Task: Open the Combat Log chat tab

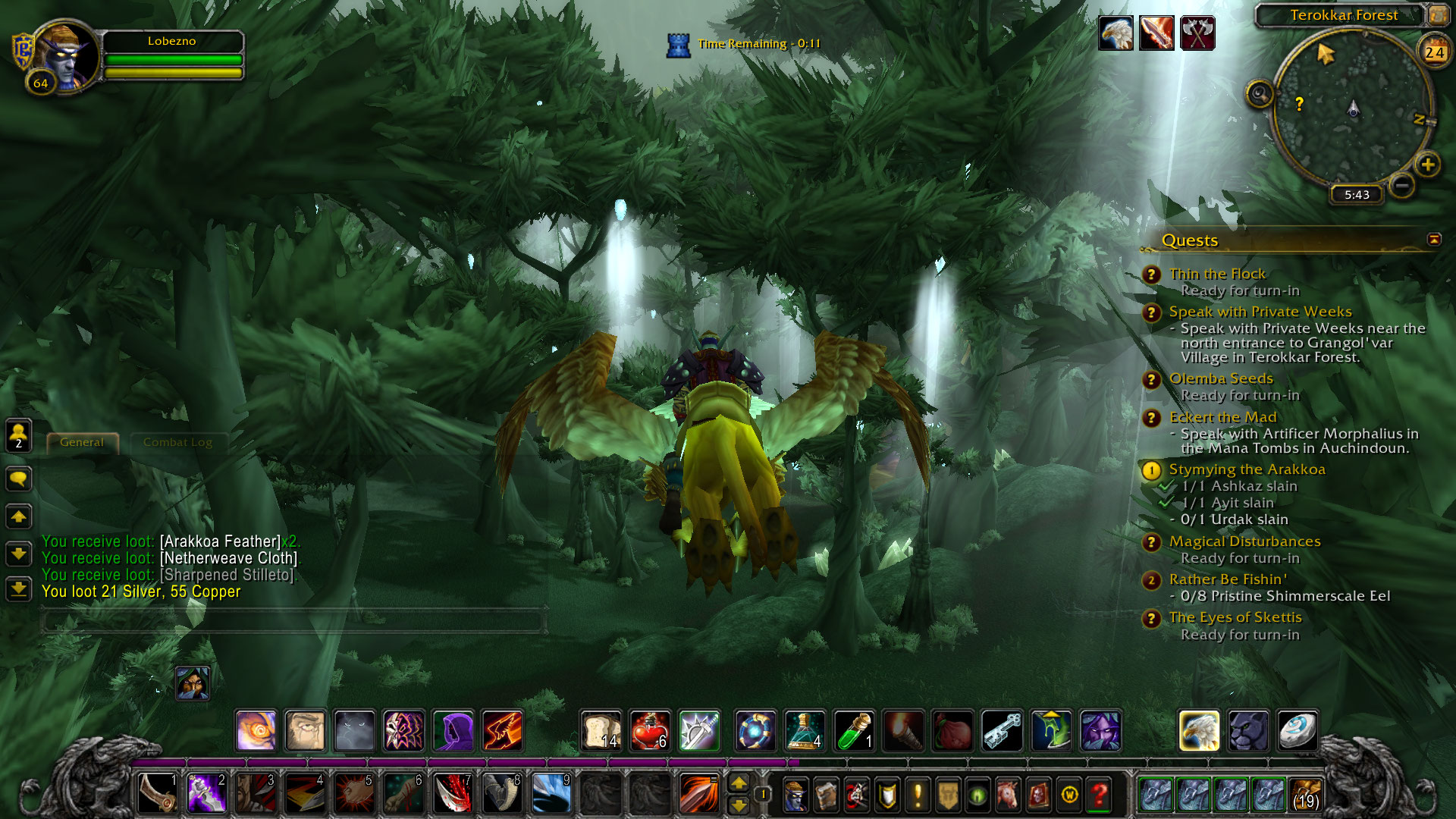Action: coord(177,442)
